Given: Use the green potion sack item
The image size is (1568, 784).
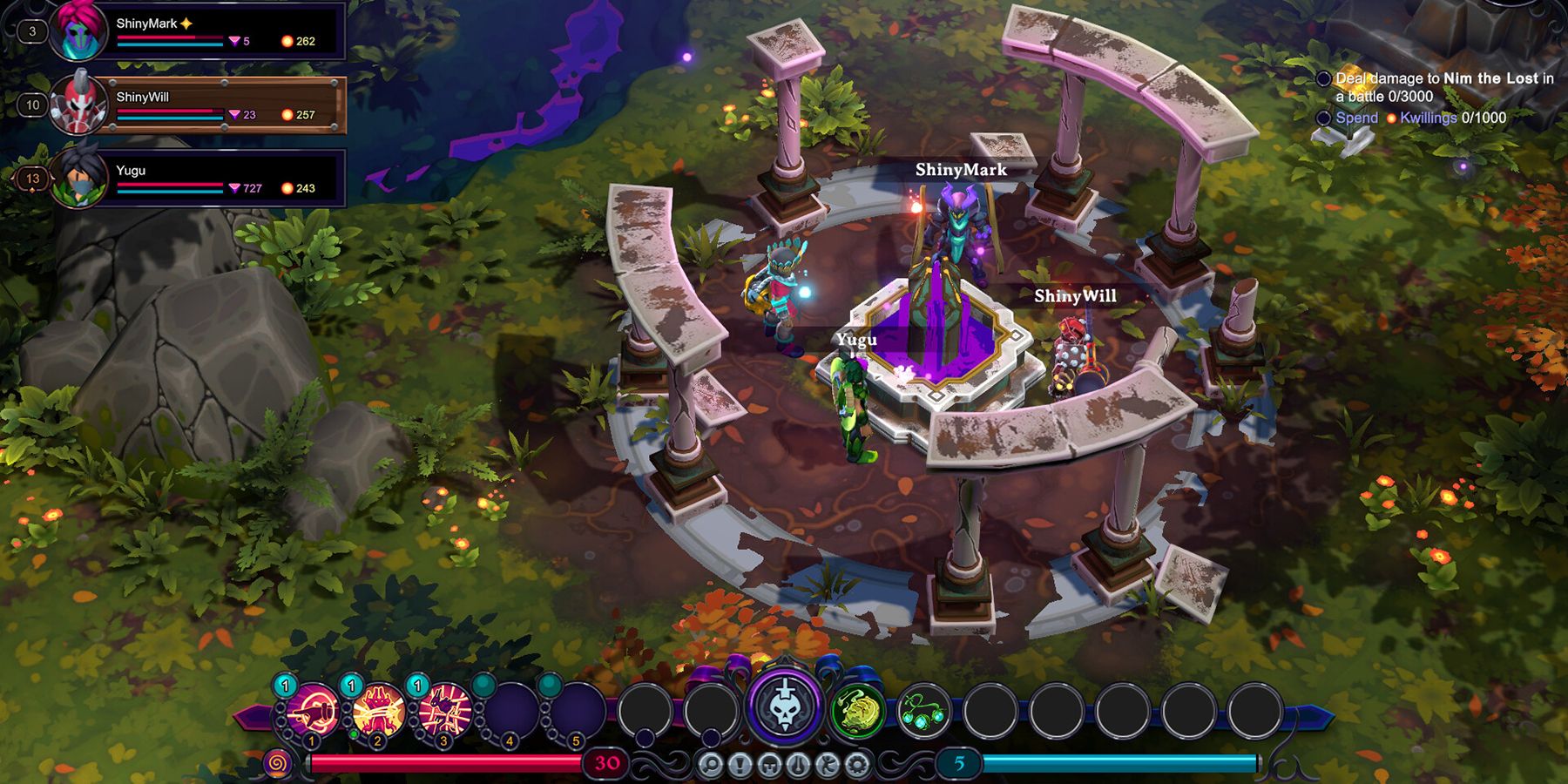Looking at the screenshot, I should coord(857,709).
